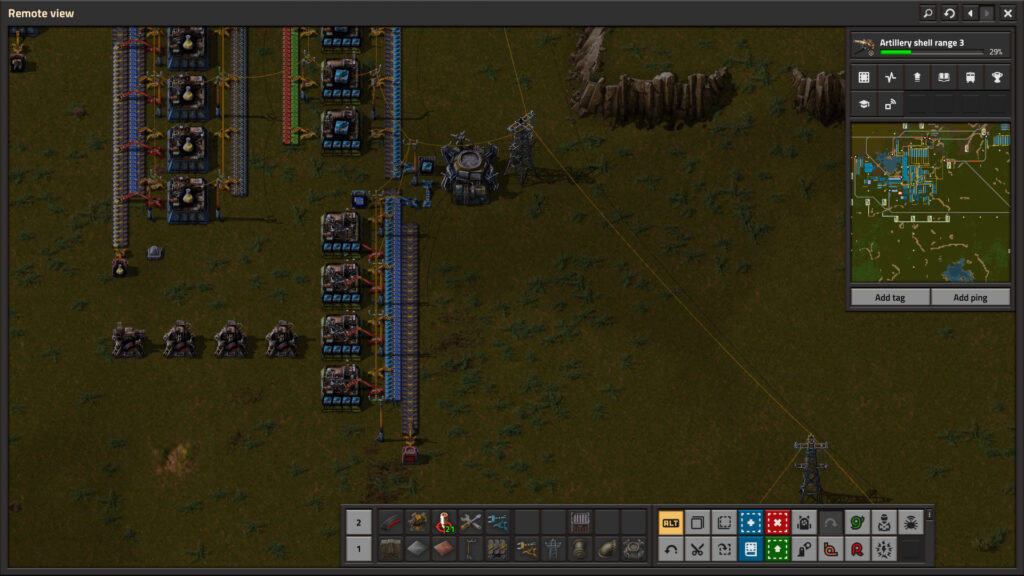Open the search magnifier in Remote view

(928, 13)
